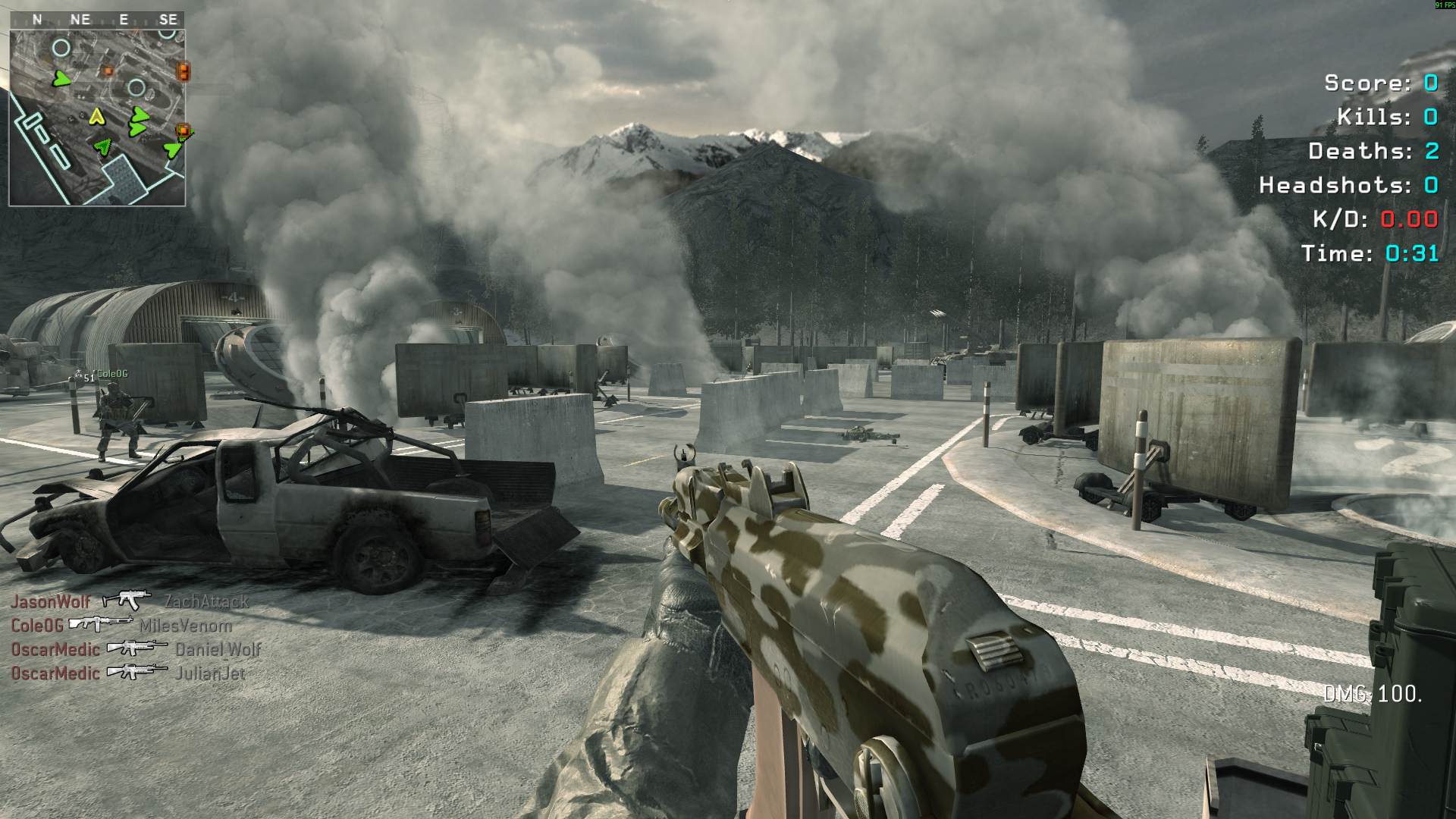Pick the kill feed entry for JulianJet

127,673
